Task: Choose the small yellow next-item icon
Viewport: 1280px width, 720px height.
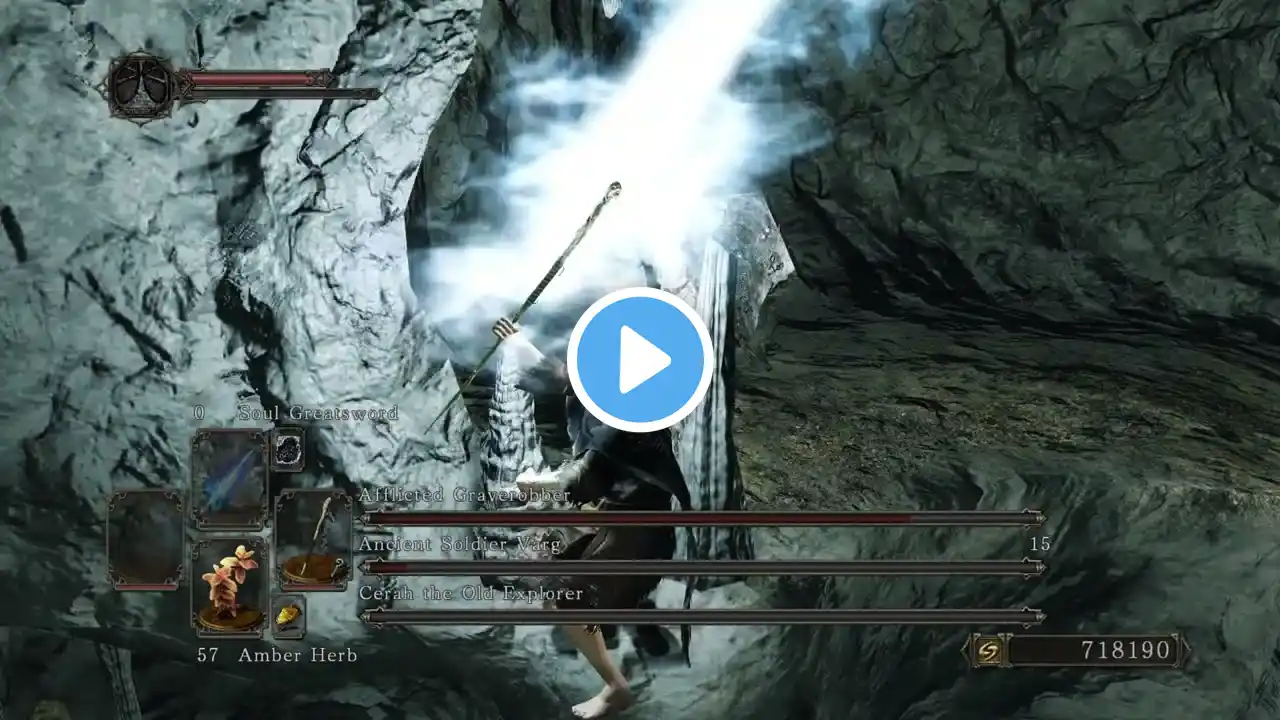Action: click(288, 617)
